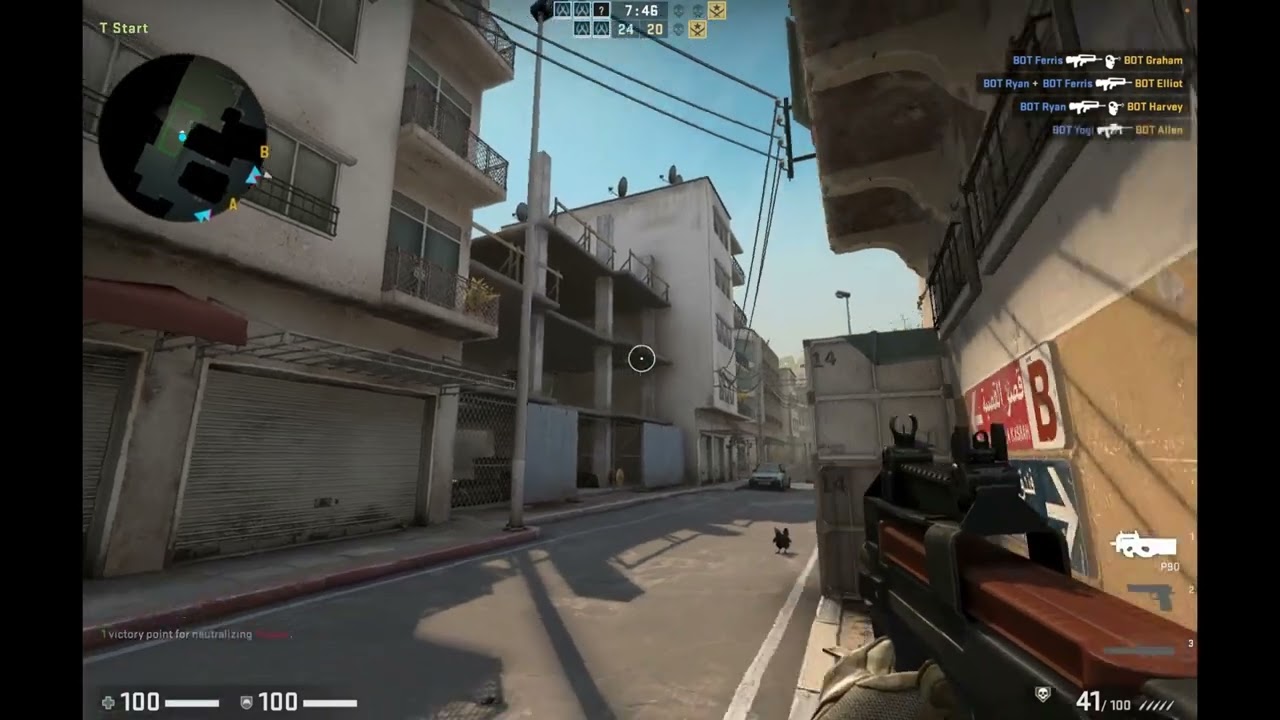
Task: Toggle the unknown '?' player avatar on the CT row
Action: click(602, 11)
